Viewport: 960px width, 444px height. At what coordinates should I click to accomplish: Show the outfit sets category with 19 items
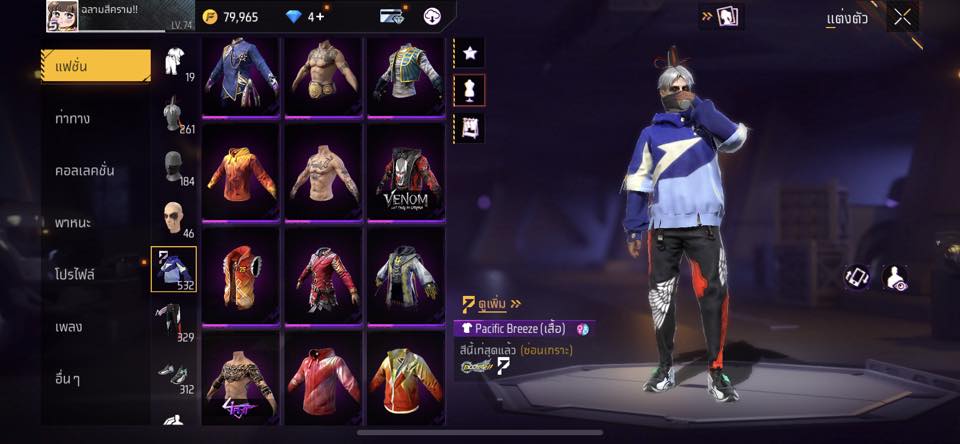click(174, 63)
